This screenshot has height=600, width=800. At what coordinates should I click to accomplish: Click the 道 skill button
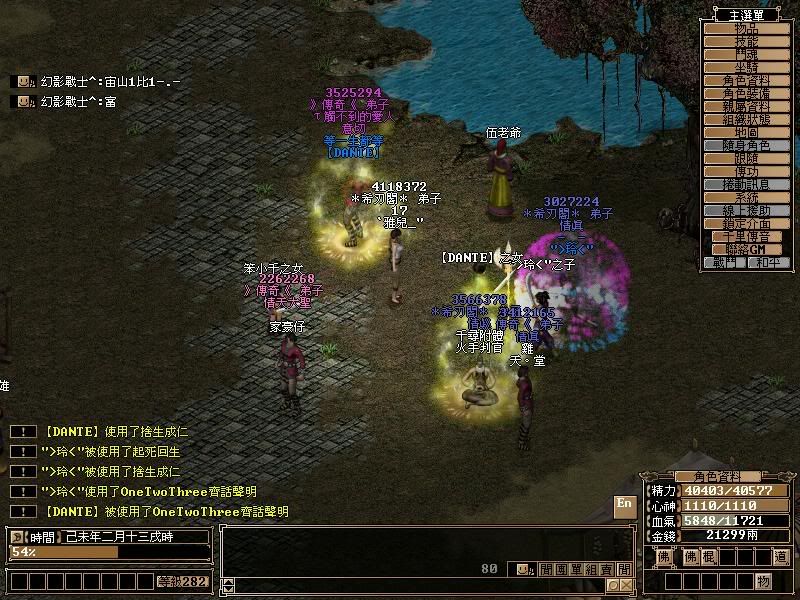(x=780, y=556)
